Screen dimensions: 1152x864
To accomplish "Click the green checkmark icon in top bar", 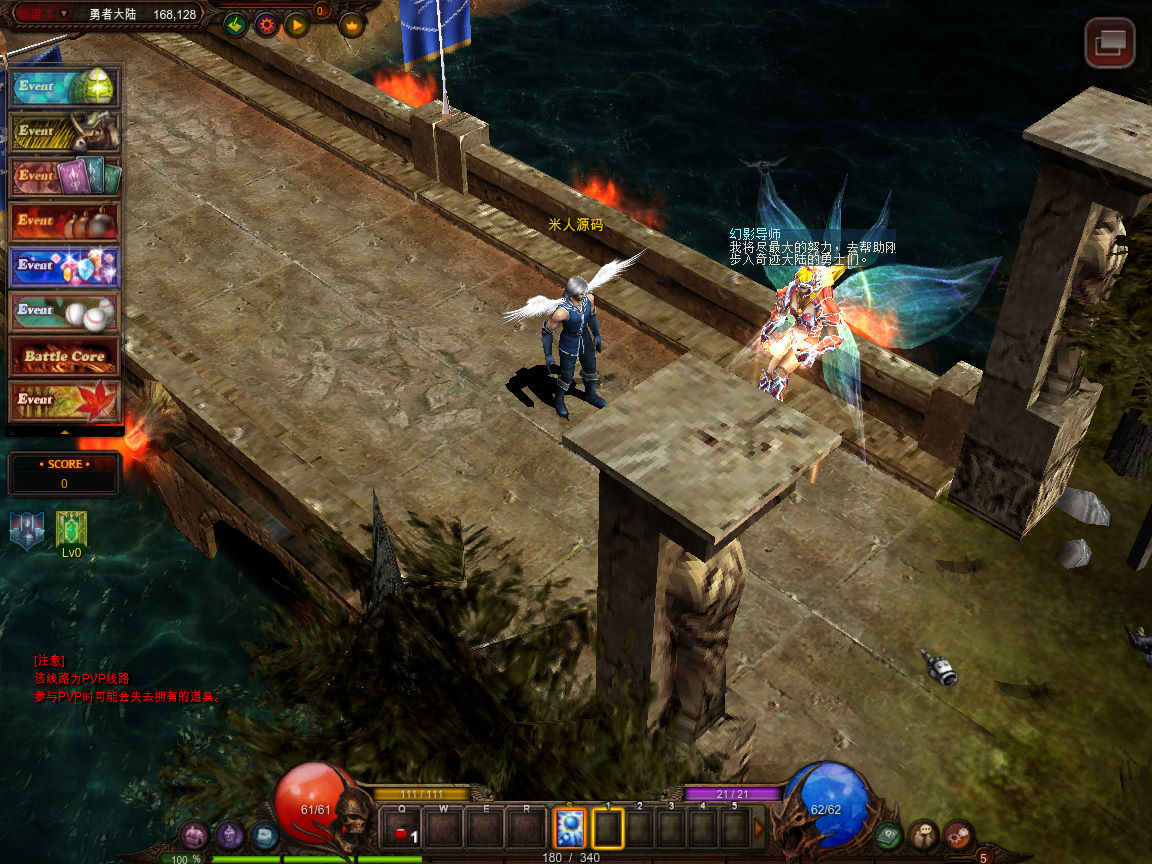I will click(x=235, y=24).
